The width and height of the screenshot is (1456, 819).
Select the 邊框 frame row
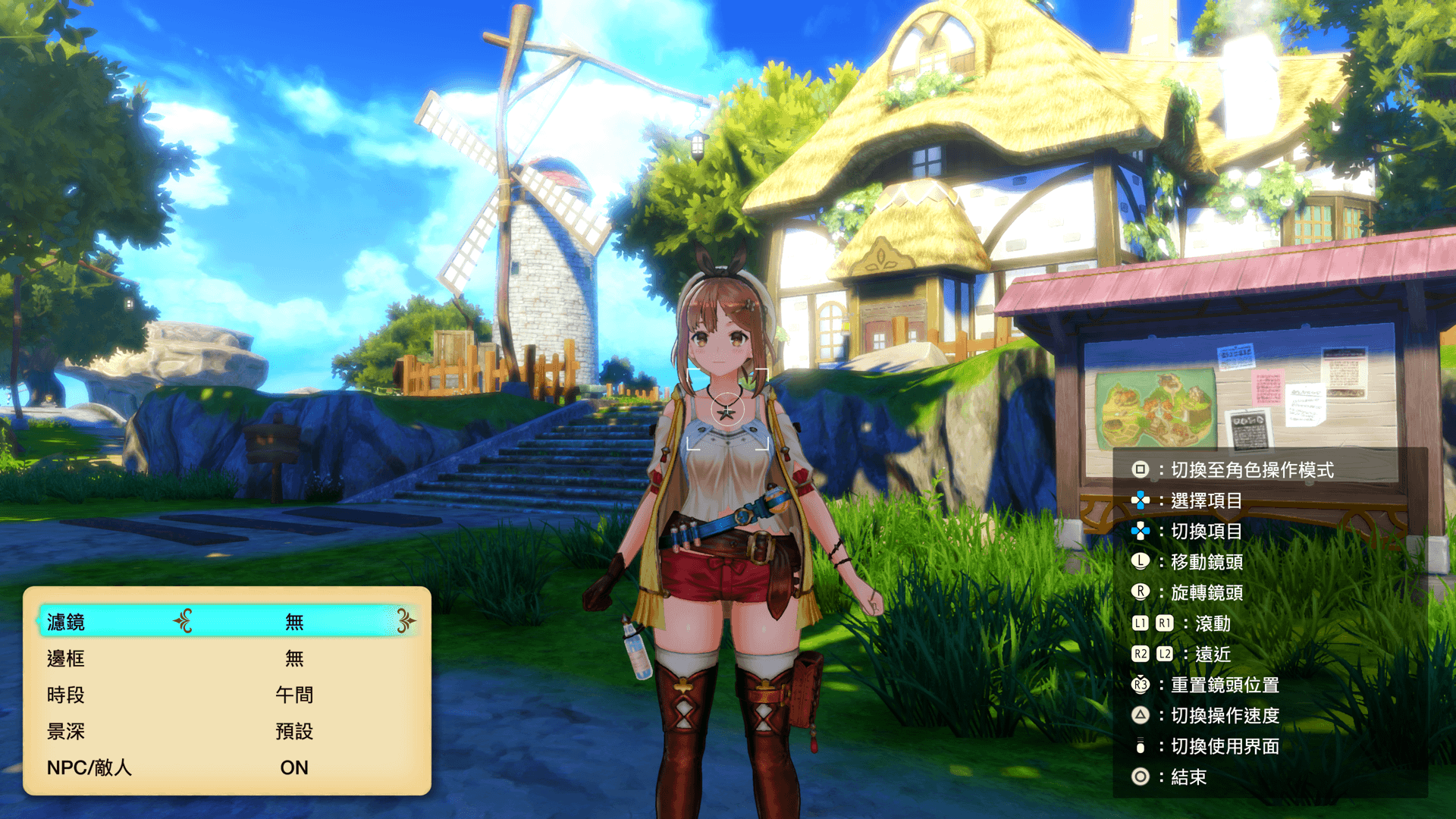pyautogui.click(x=227, y=658)
